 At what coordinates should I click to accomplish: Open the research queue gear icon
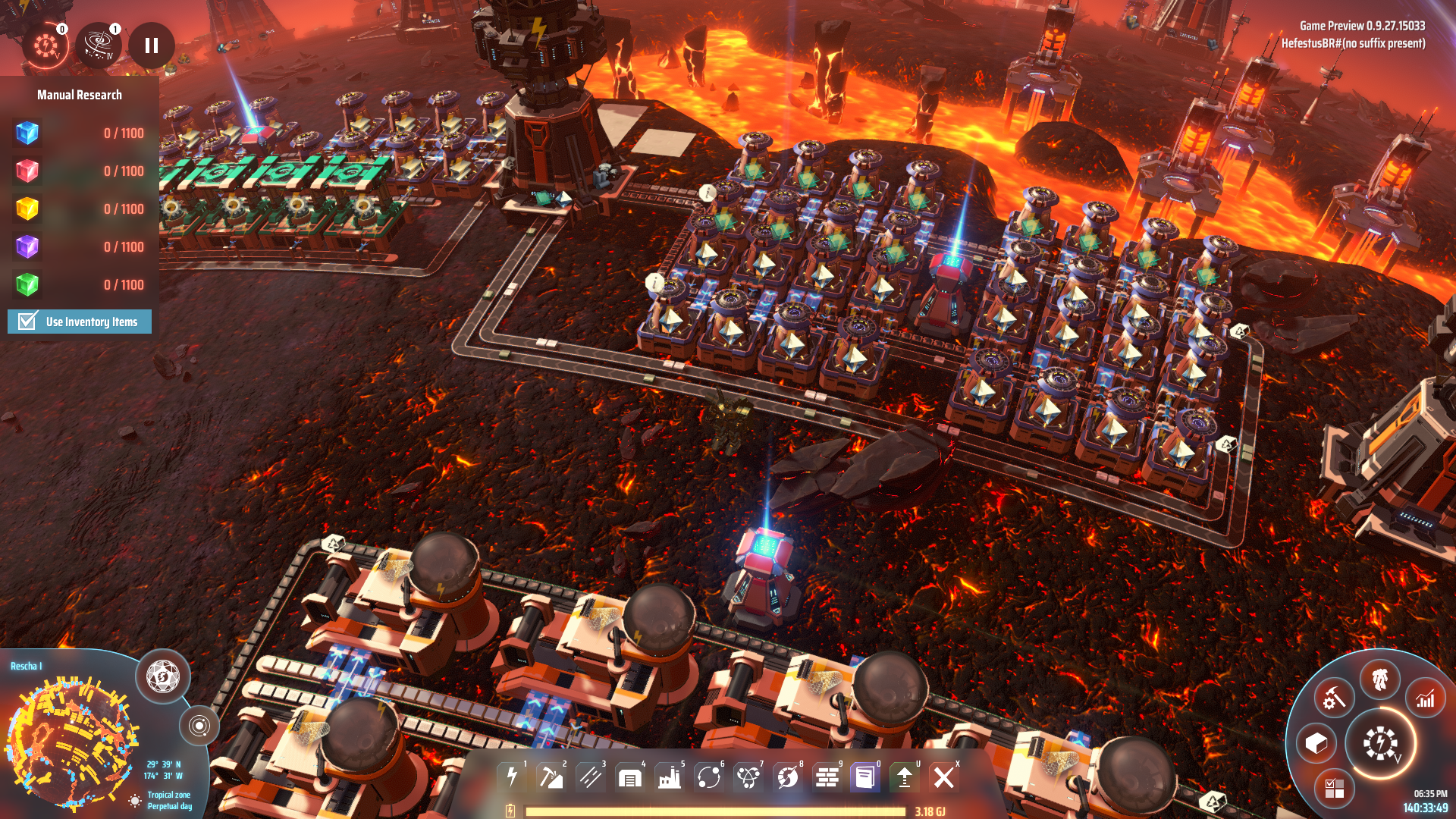coord(45,46)
